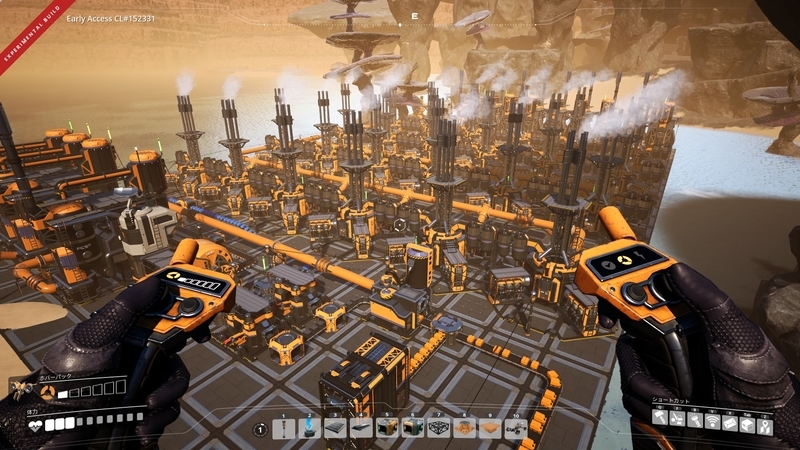Pick the black frame platform in hotbar slot 7

(439, 428)
